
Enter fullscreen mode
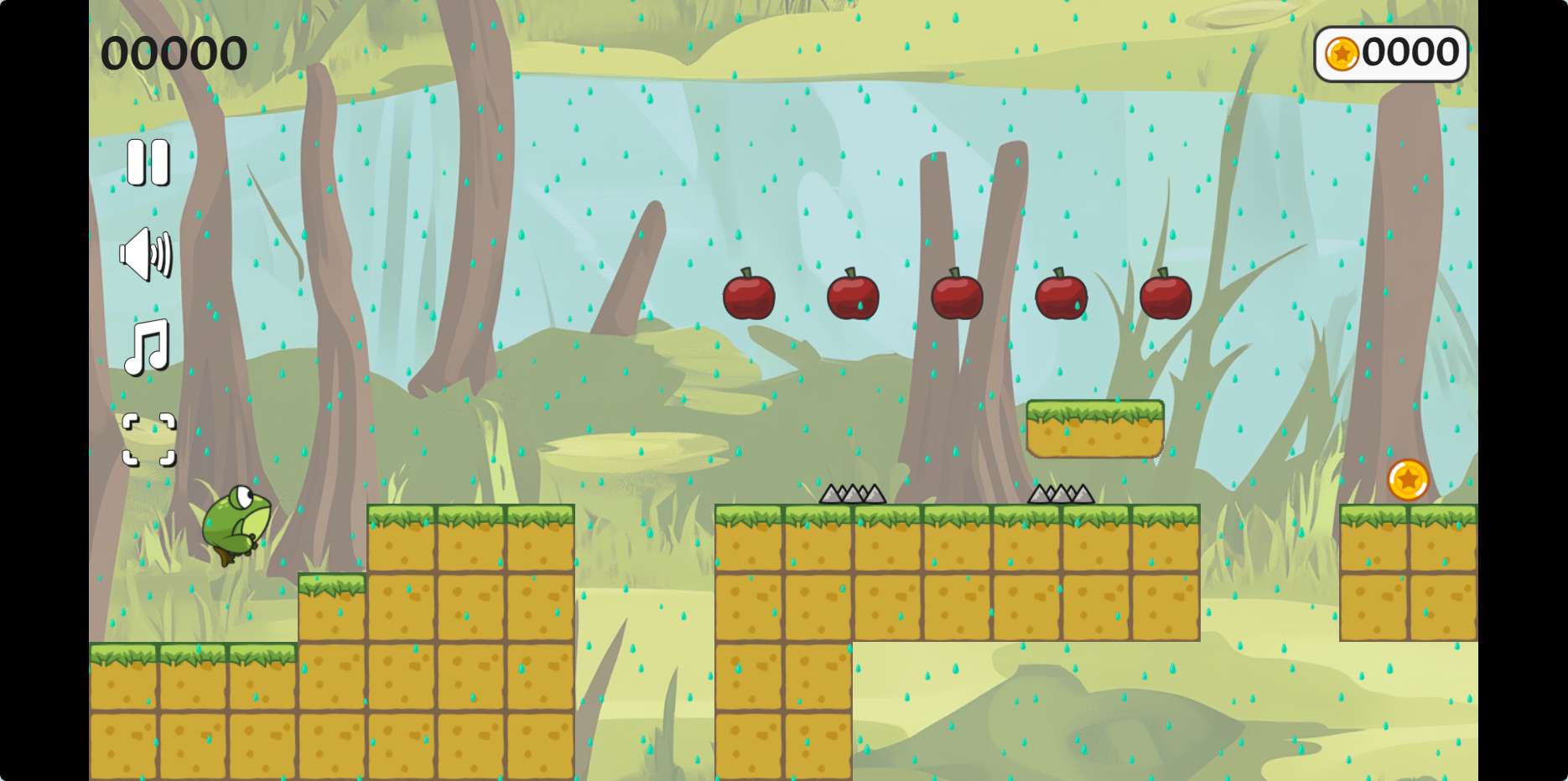pos(149,439)
